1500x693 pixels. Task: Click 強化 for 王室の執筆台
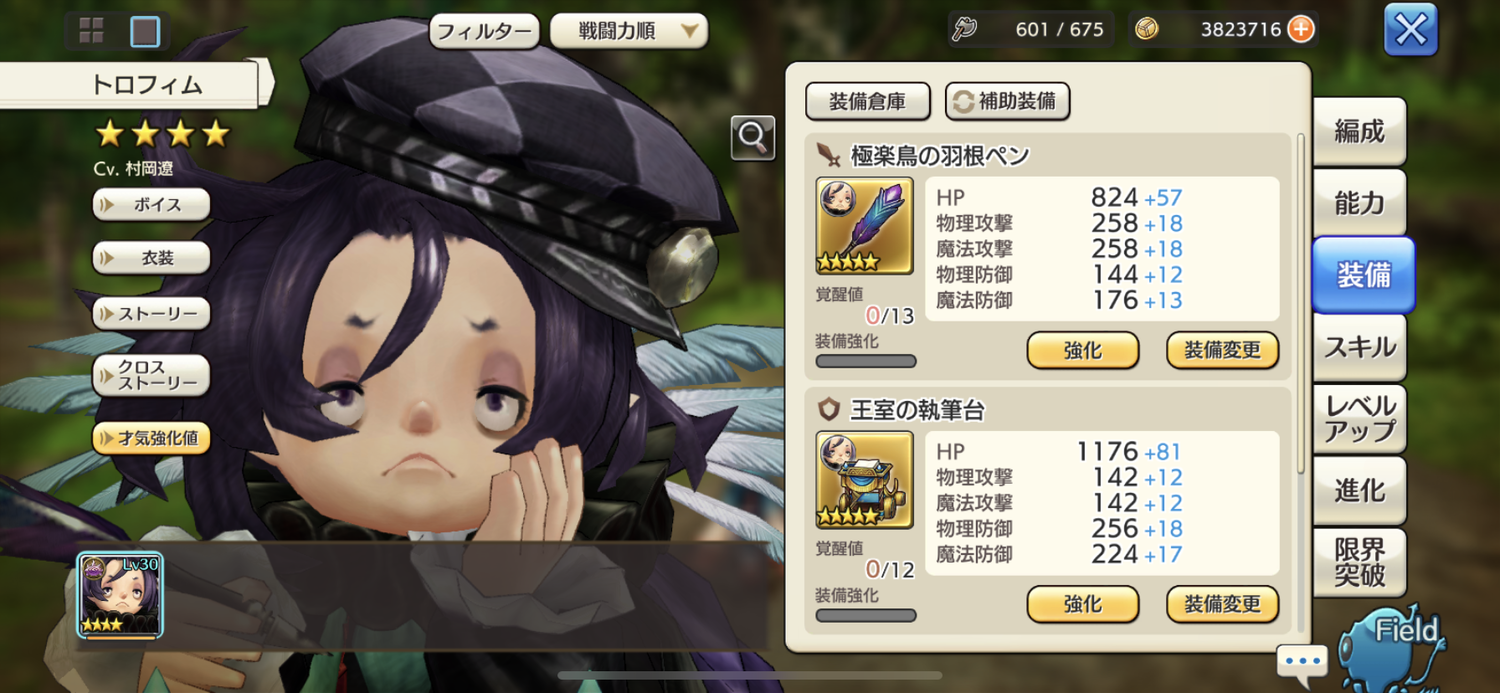coord(1082,604)
